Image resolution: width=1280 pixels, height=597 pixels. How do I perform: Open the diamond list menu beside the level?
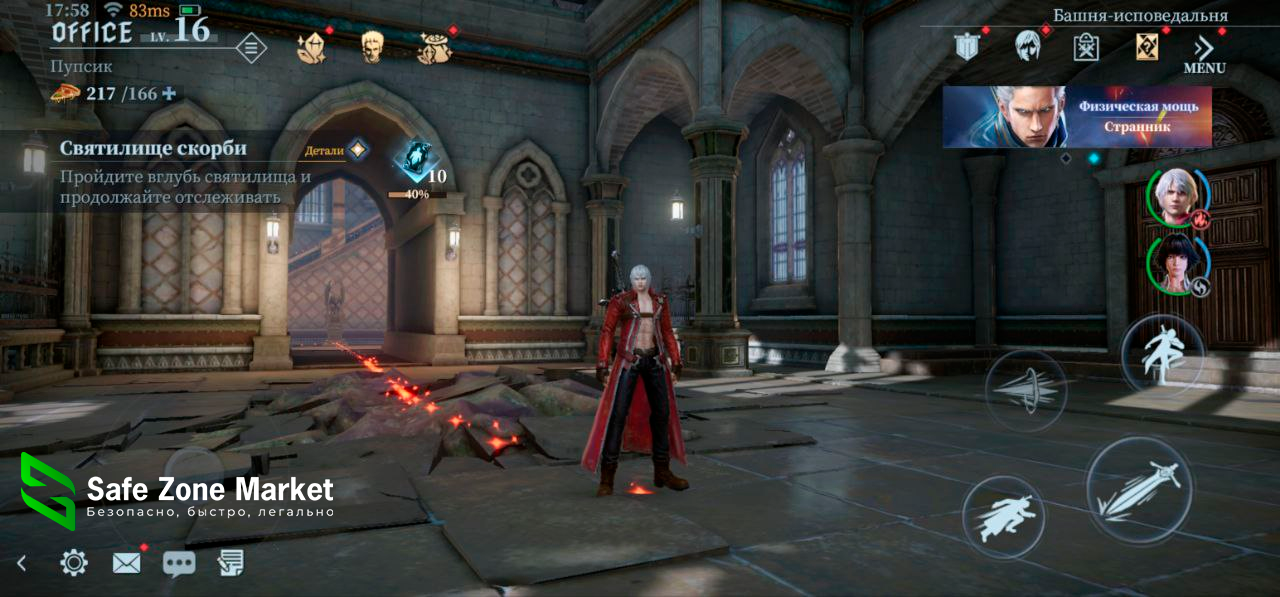tap(251, 47)
